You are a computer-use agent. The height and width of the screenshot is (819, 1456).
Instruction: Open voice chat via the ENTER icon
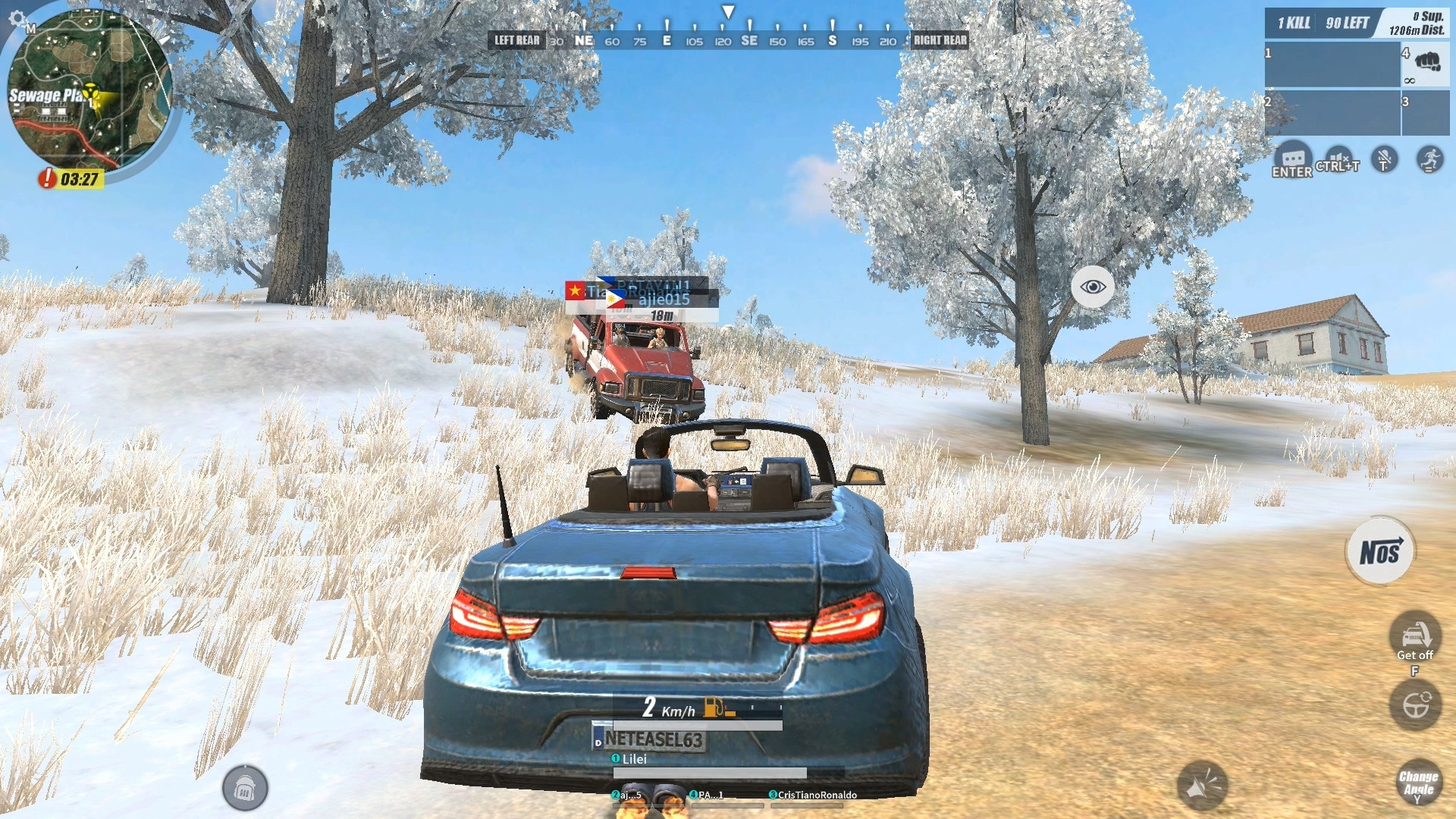(1292, 159)
